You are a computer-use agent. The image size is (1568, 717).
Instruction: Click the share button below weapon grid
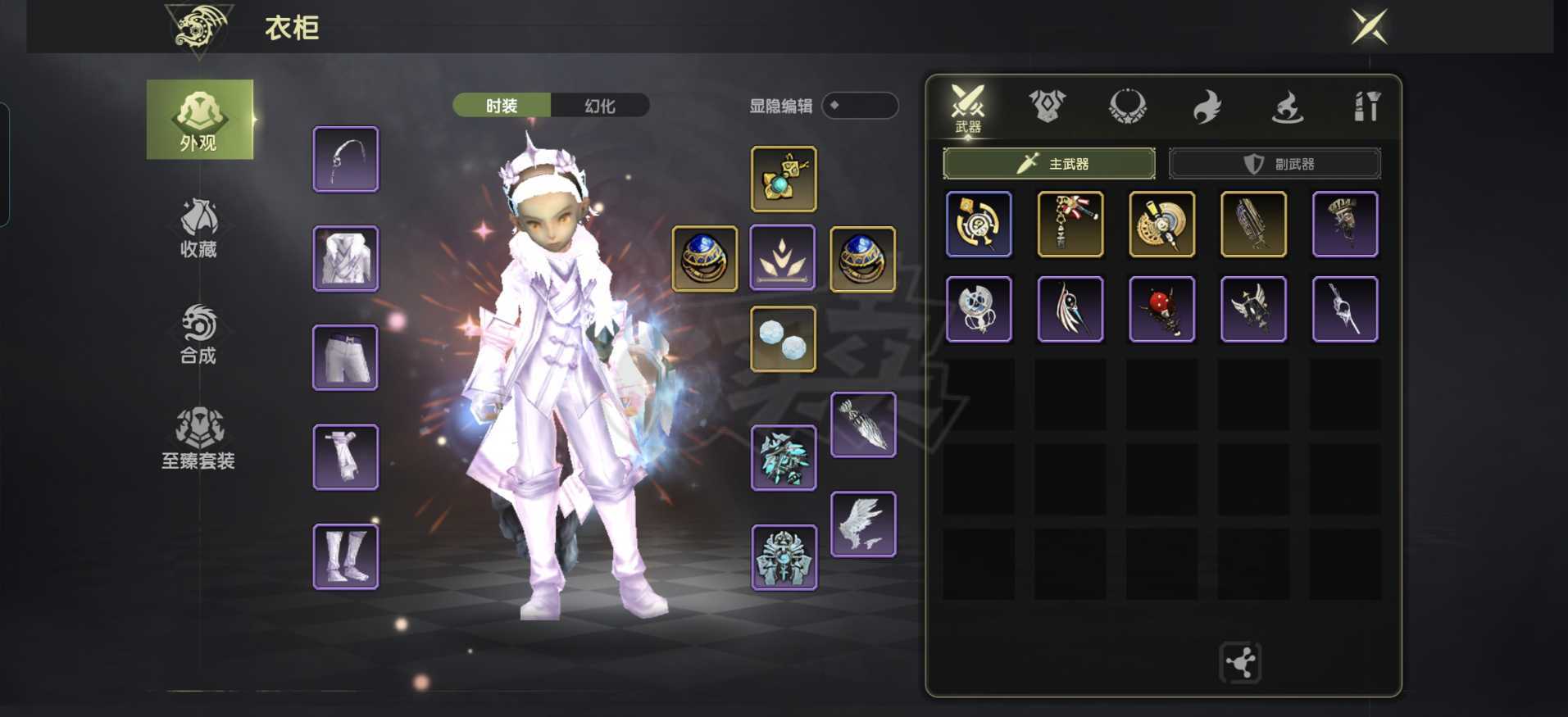[x=1240, y=662]
